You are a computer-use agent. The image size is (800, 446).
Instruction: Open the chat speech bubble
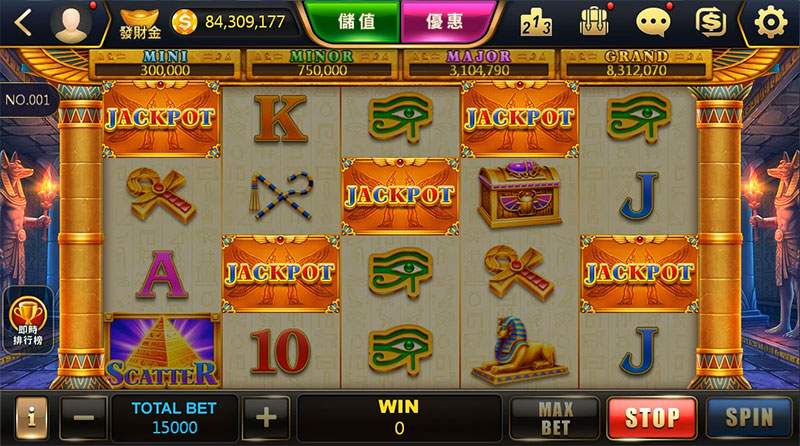click(652, 21)
